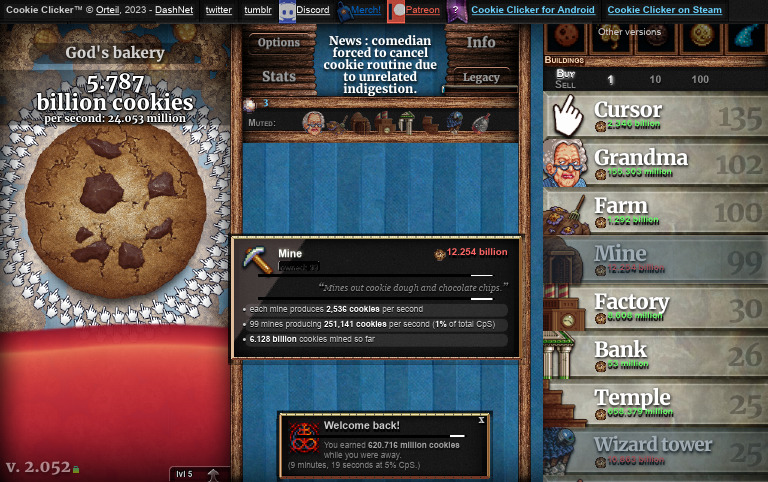This screenshot has height=482, width=768.
Task: Open the Info panel
Action: tap(481, 43)
